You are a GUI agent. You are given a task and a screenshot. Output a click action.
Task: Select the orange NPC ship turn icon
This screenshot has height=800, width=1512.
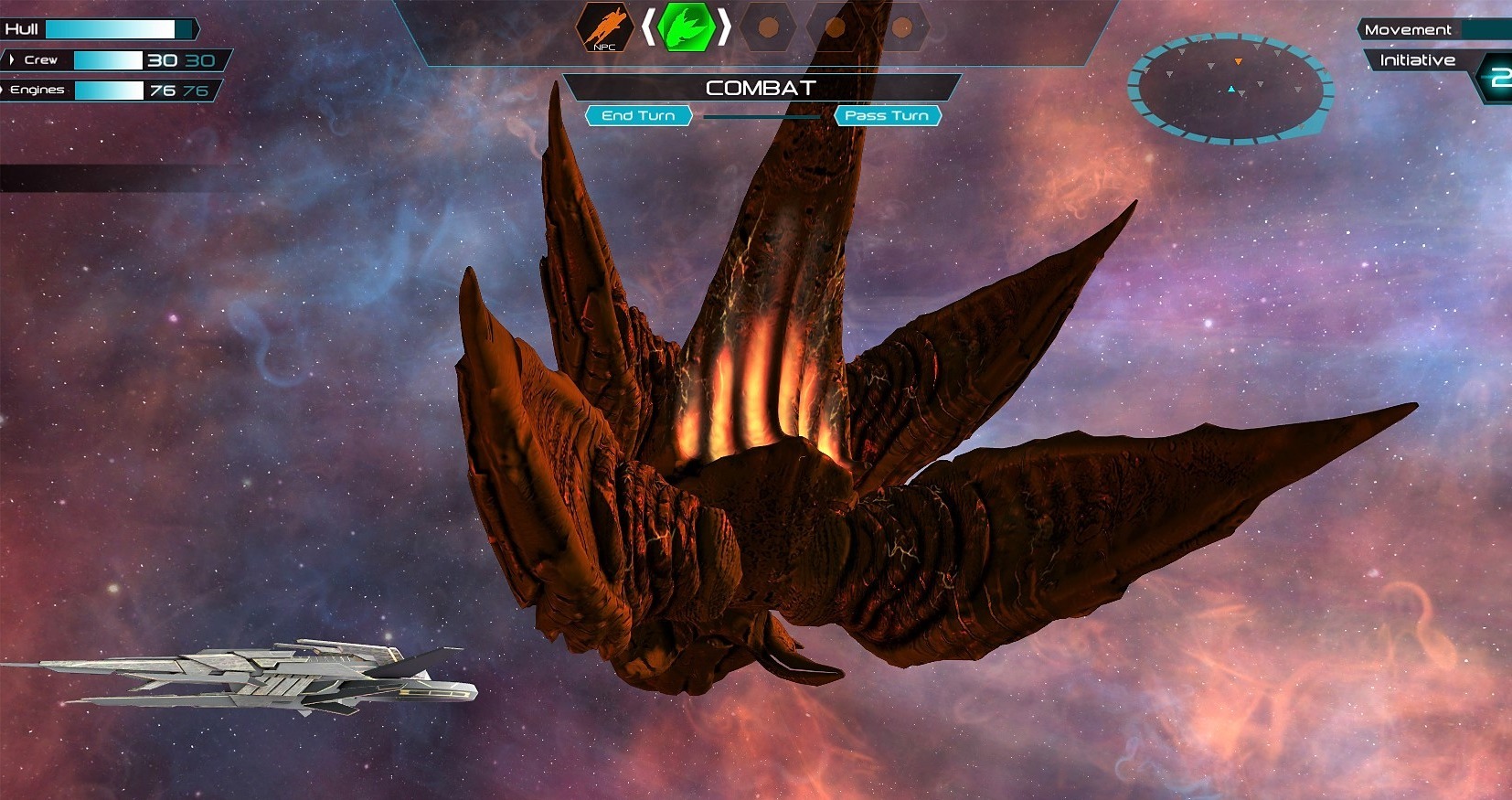(x=605, y=27)
